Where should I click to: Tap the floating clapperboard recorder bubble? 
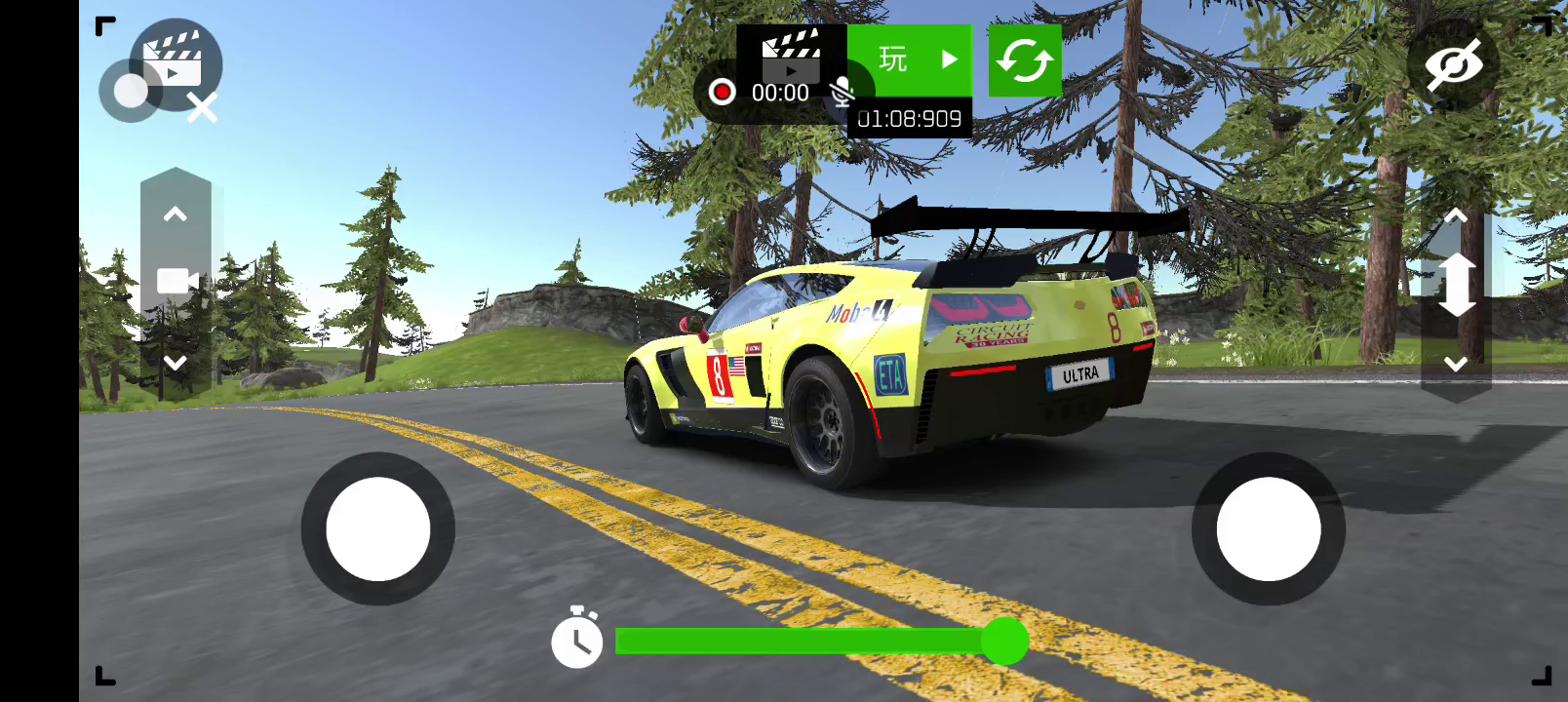(x=176, y=60)
